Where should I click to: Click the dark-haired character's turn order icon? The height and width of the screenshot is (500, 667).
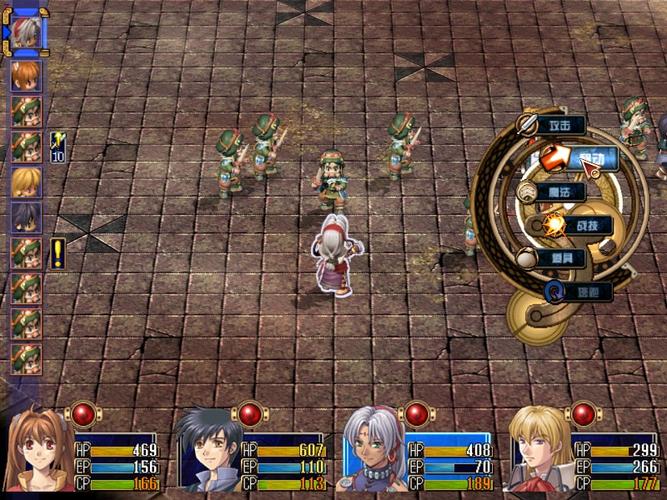click(25, 216)
